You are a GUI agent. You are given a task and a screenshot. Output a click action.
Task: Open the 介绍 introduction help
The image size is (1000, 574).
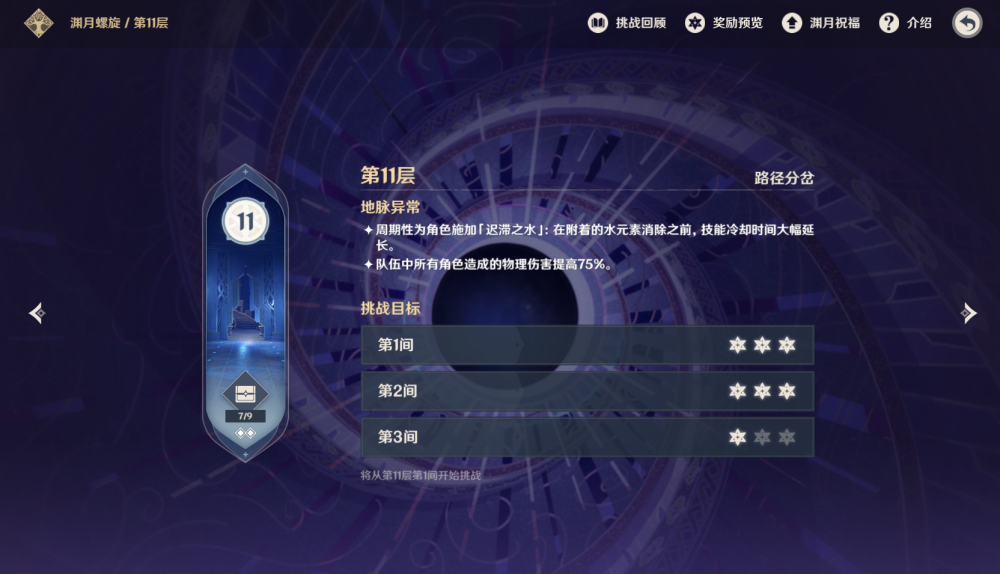905,22
